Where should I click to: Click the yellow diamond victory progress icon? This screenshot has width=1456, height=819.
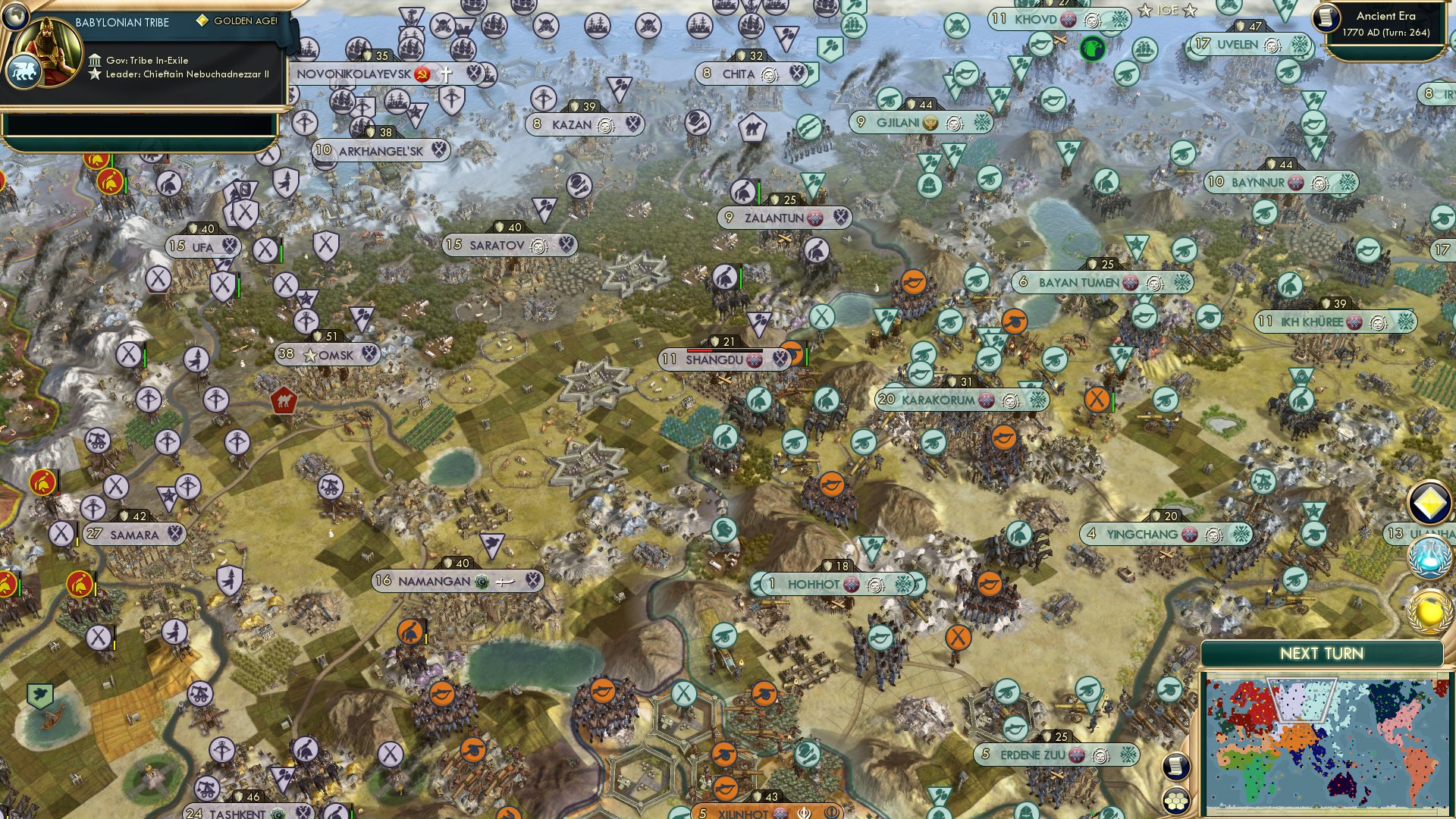pyautogui.click(x=1429, y=502)
